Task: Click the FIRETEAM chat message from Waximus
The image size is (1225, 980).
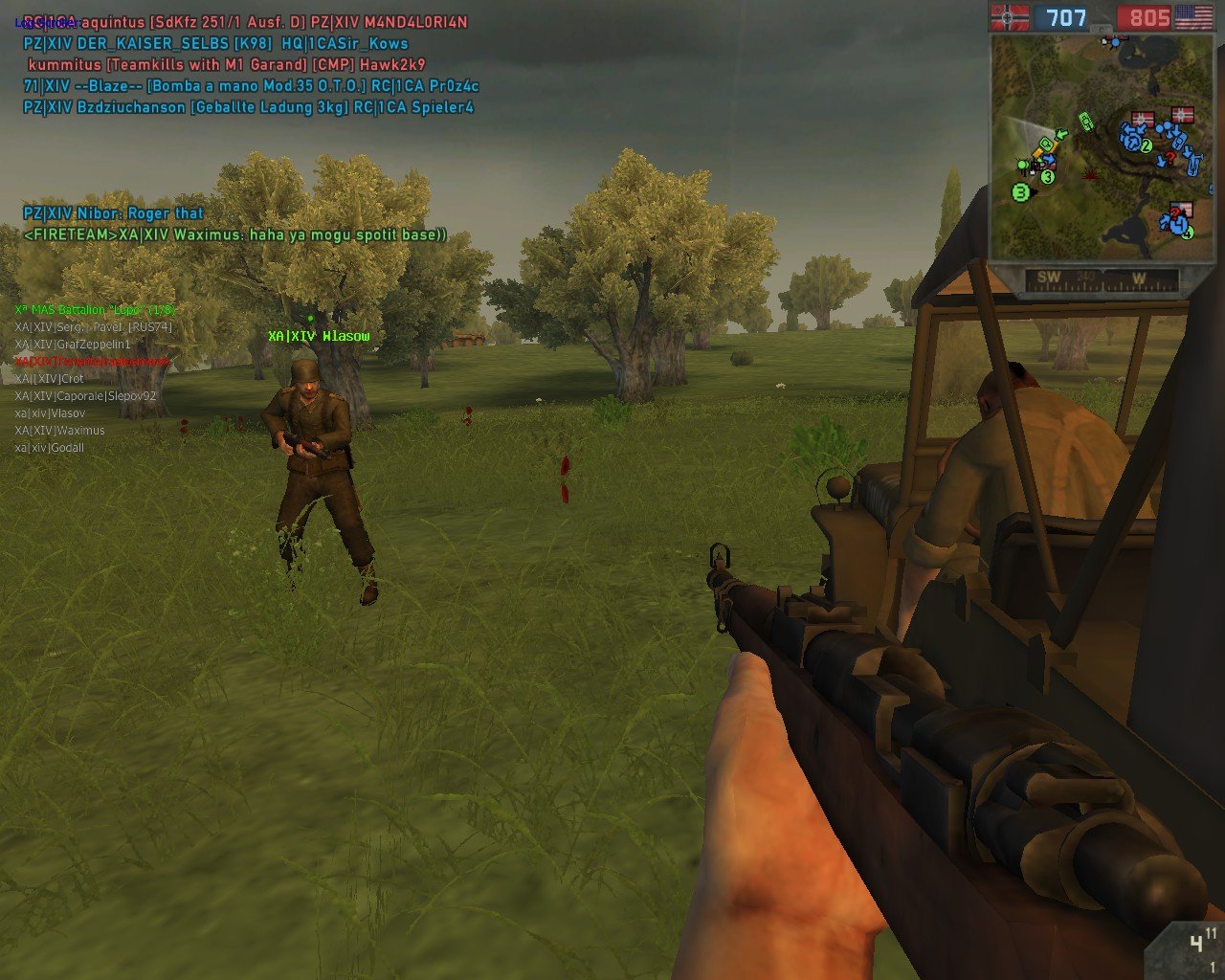Action: [x=235, y=235]
